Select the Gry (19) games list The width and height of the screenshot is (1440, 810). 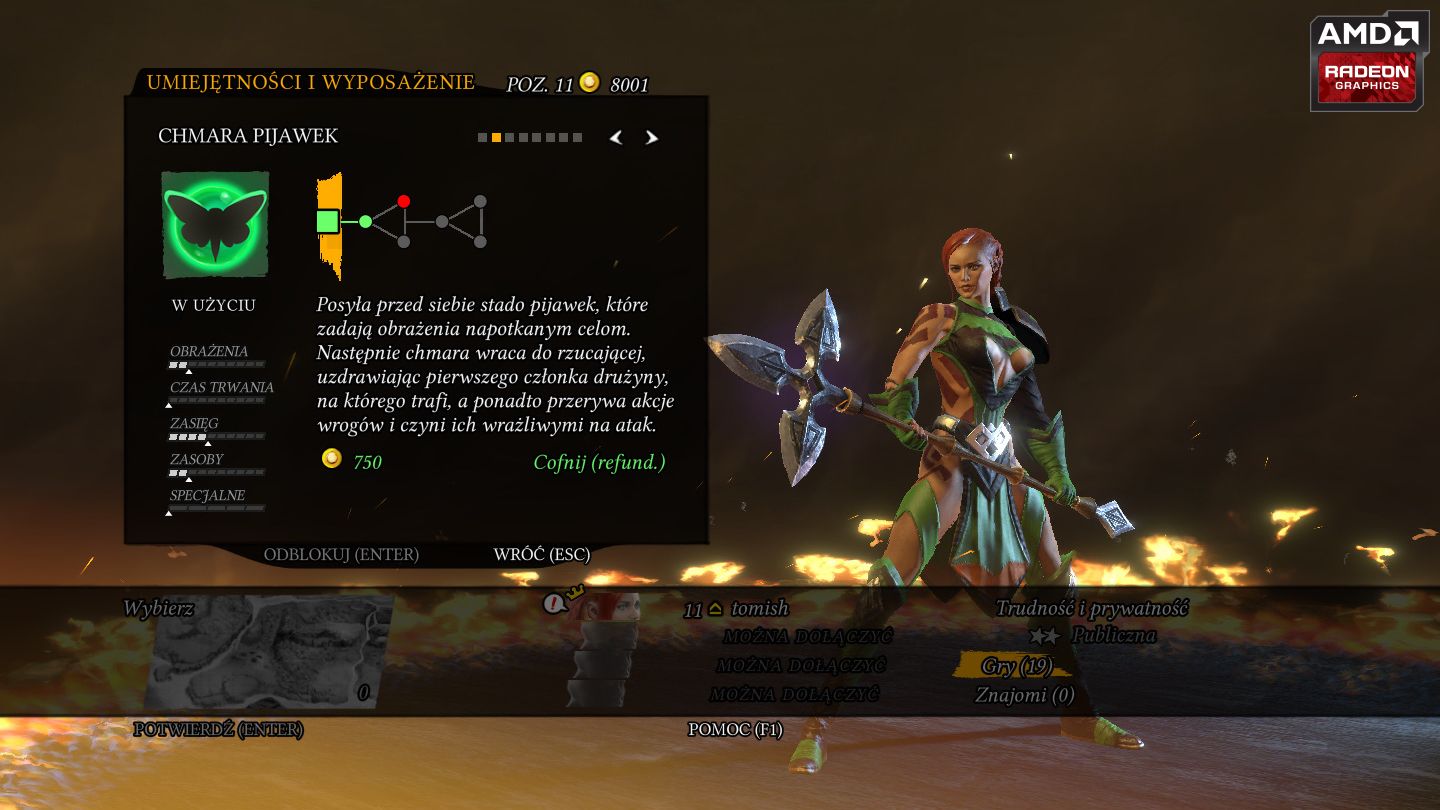click(x=1015, y=666)
